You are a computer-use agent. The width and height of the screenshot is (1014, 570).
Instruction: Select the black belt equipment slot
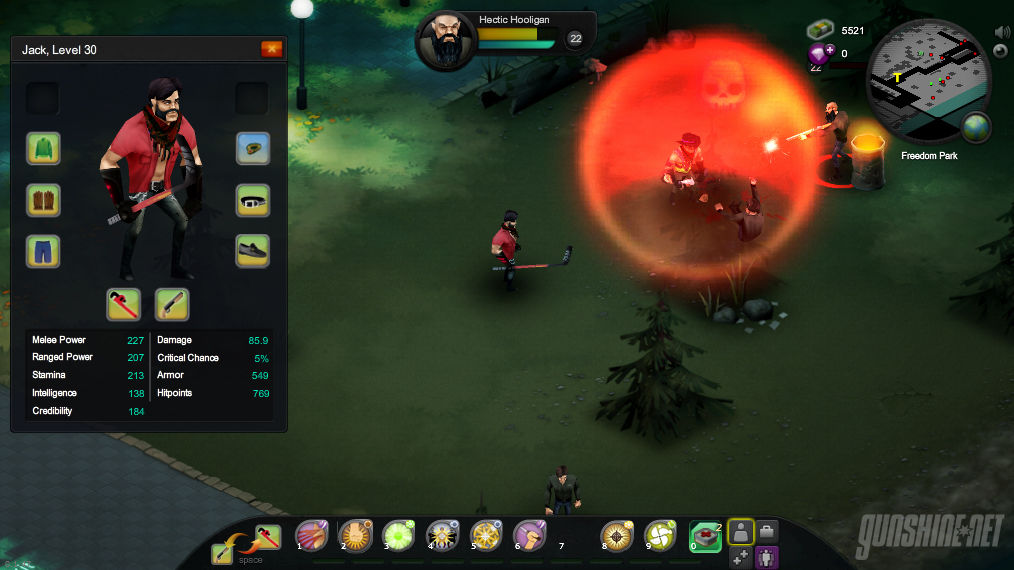click(x=253, y=199)
